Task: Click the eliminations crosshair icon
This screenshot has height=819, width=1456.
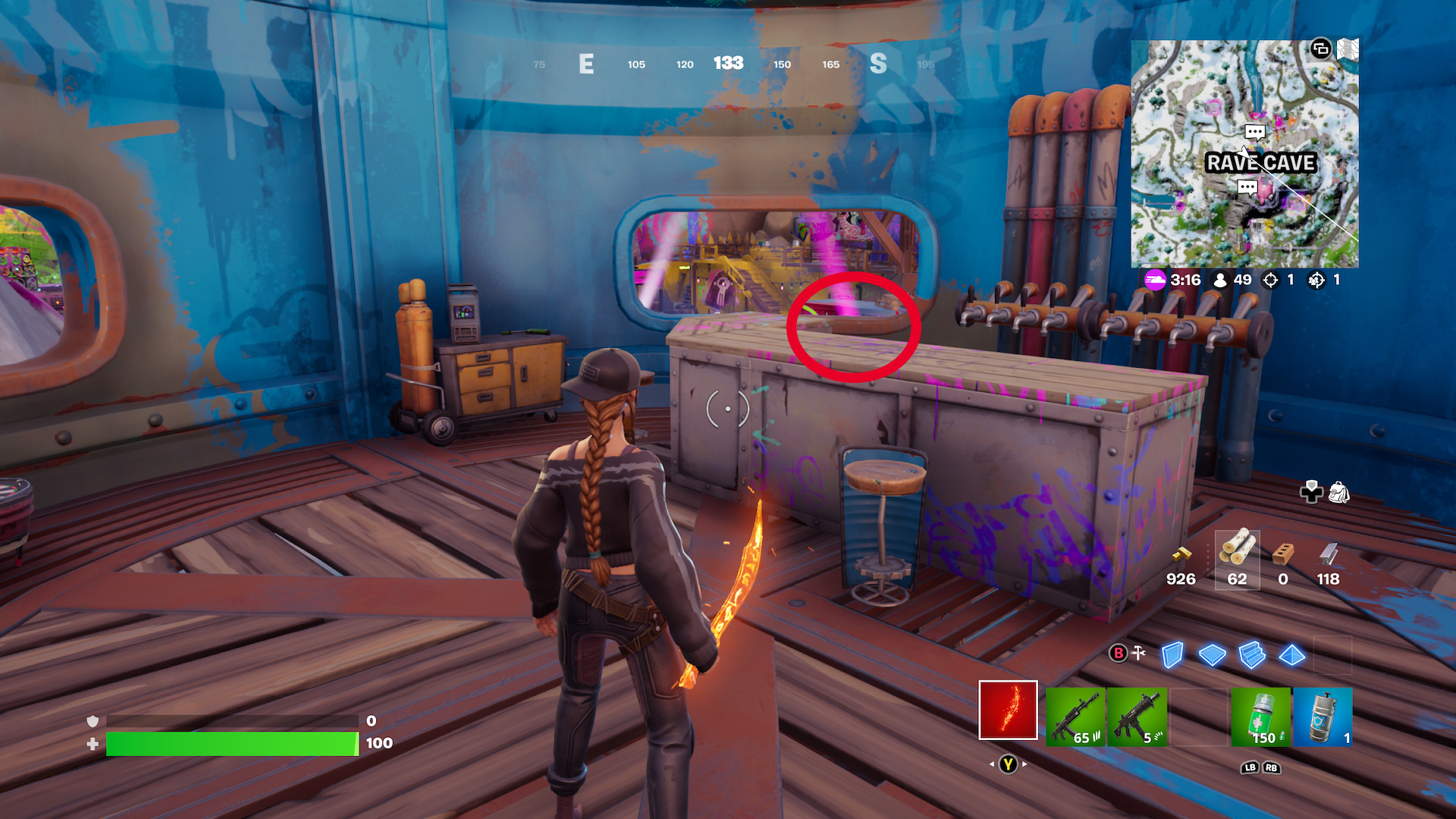Action: pyautogui.click(x=1269, y=281)
